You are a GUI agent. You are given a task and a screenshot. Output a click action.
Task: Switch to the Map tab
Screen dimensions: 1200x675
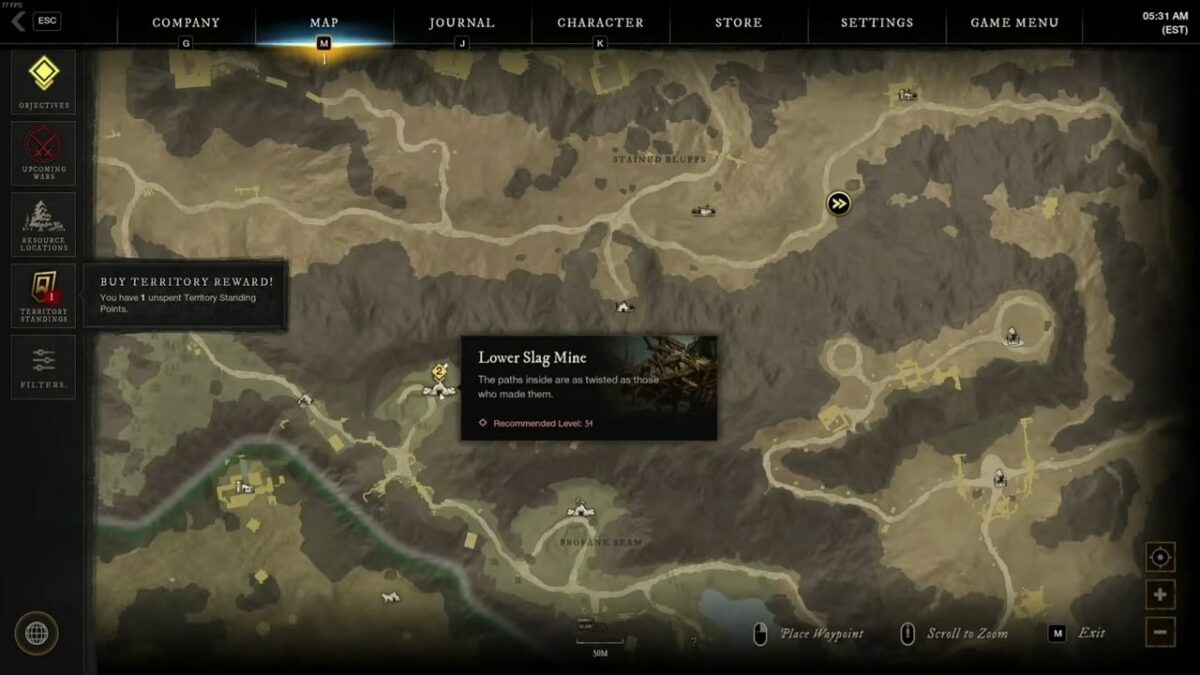324,22
